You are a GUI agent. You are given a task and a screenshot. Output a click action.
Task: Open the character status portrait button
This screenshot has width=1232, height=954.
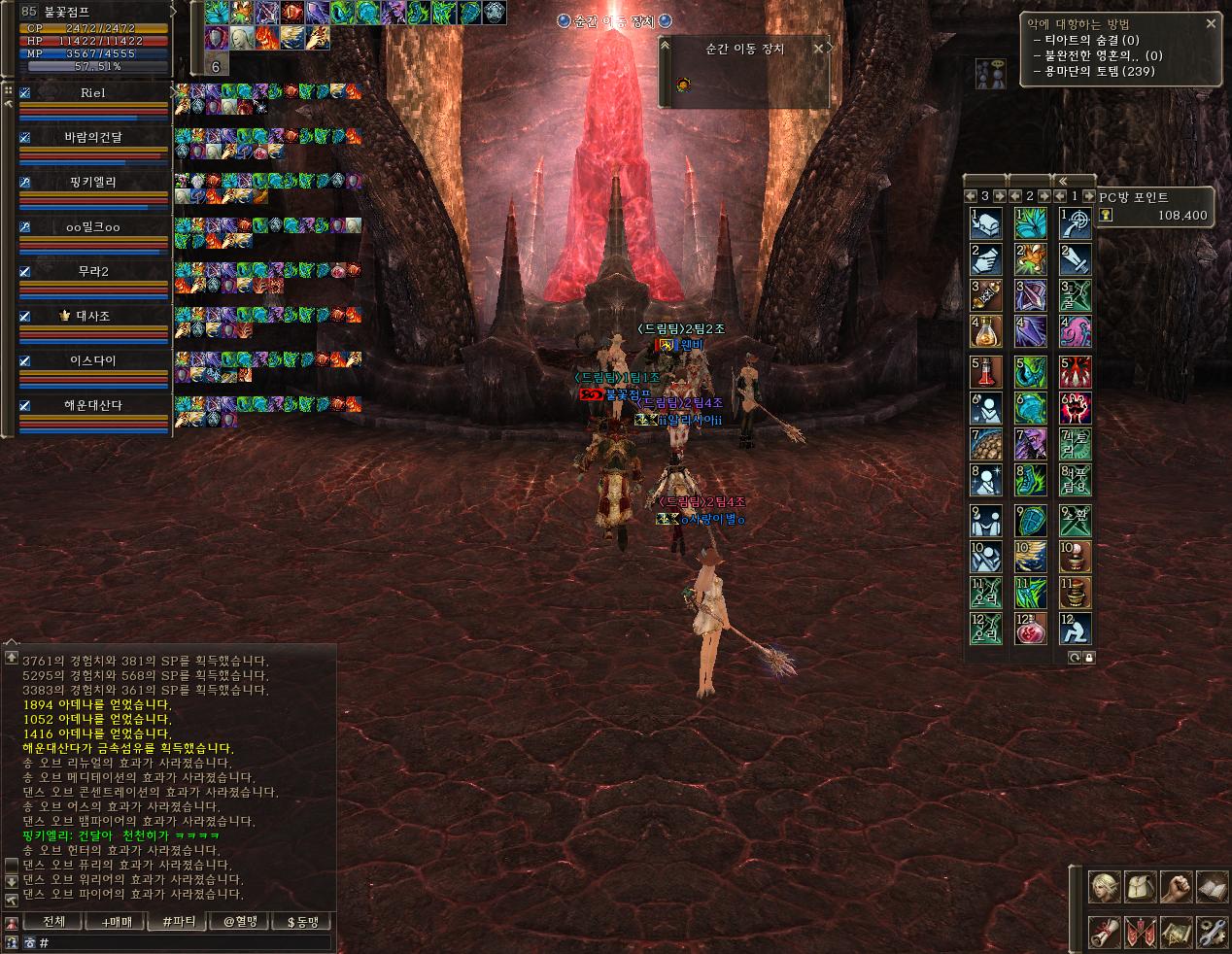[x=1105, y=887]
